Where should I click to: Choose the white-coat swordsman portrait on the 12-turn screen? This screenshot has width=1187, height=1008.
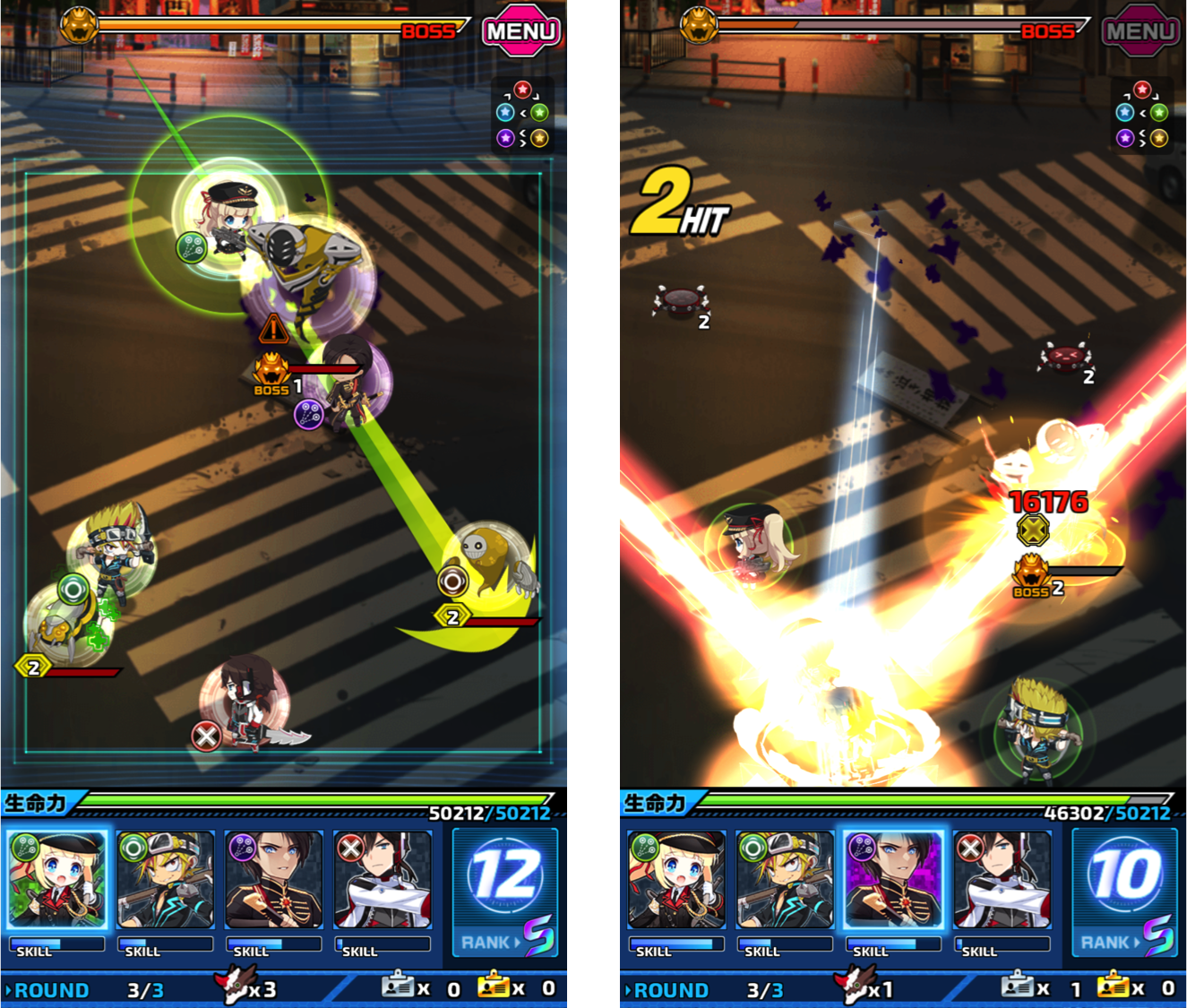click(383, 879)
